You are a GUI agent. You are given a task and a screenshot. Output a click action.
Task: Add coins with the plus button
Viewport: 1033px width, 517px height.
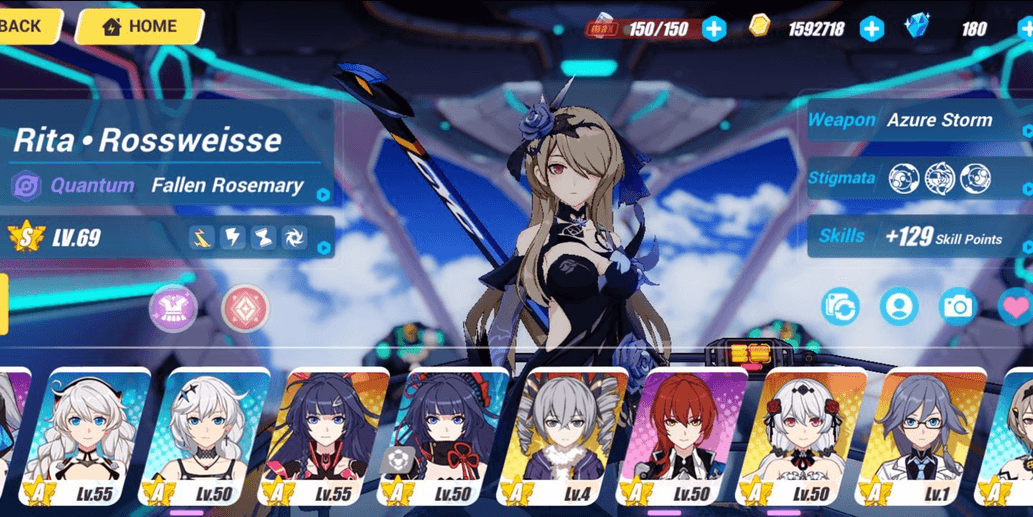872,29
